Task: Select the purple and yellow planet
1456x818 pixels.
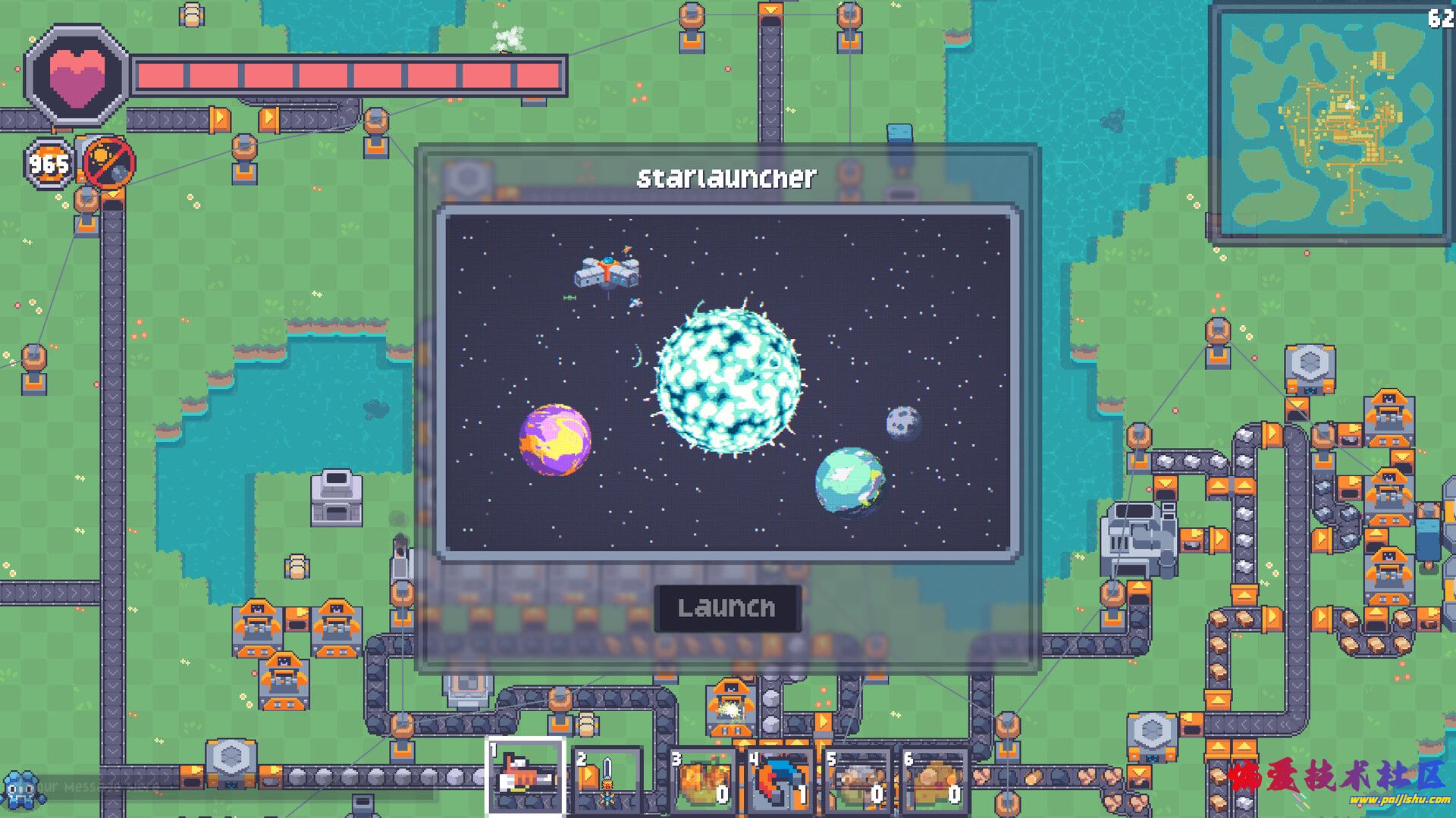Action: pyautogui.click(x=554, y=440)
